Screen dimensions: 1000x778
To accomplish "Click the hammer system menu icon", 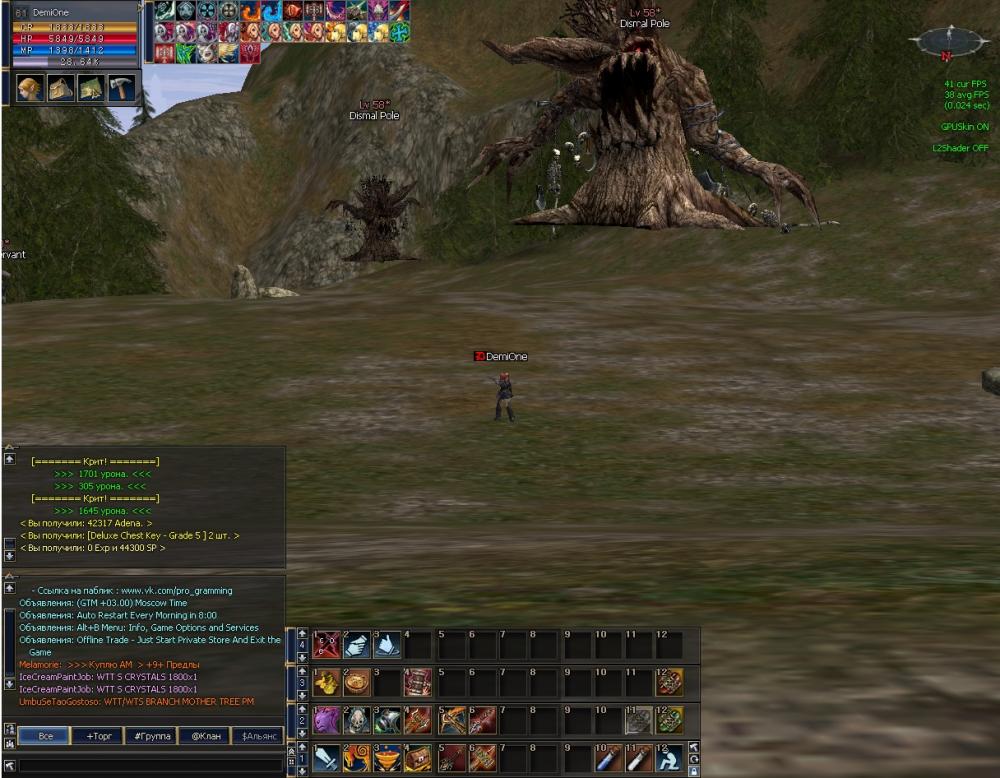I will (x=120, y=88).
